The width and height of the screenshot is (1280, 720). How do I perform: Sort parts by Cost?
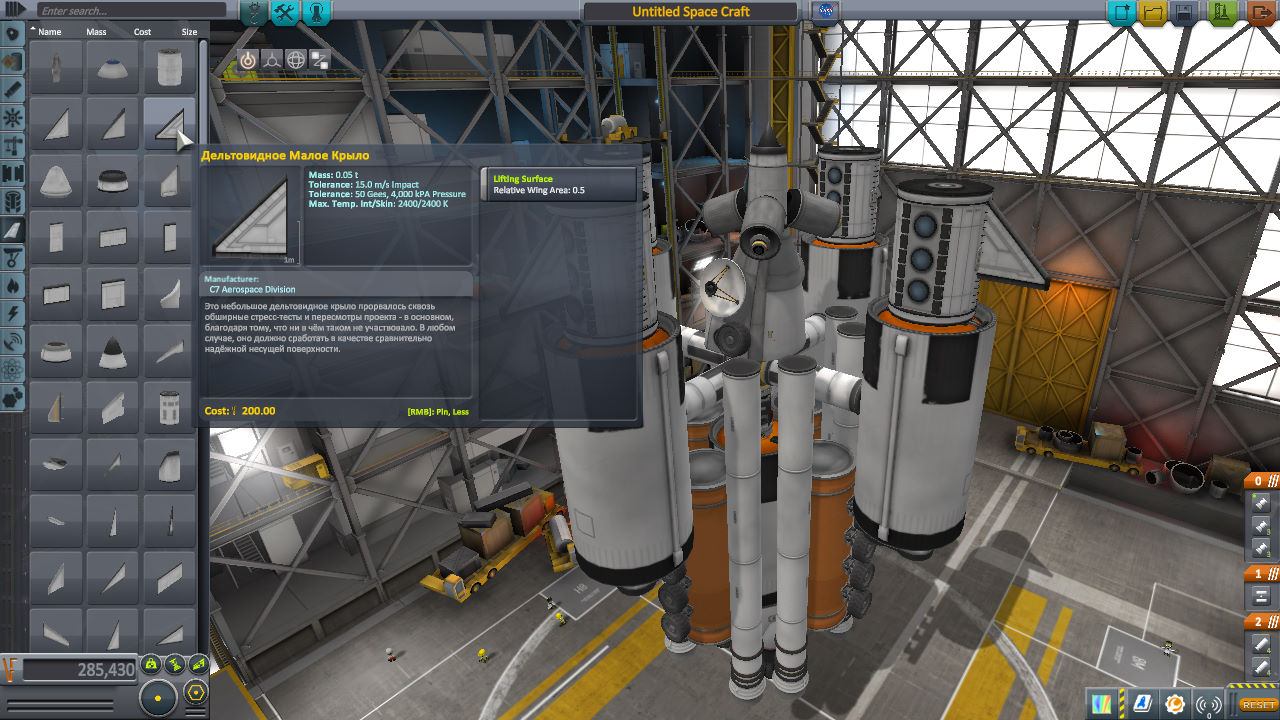(x=142, y=32)
